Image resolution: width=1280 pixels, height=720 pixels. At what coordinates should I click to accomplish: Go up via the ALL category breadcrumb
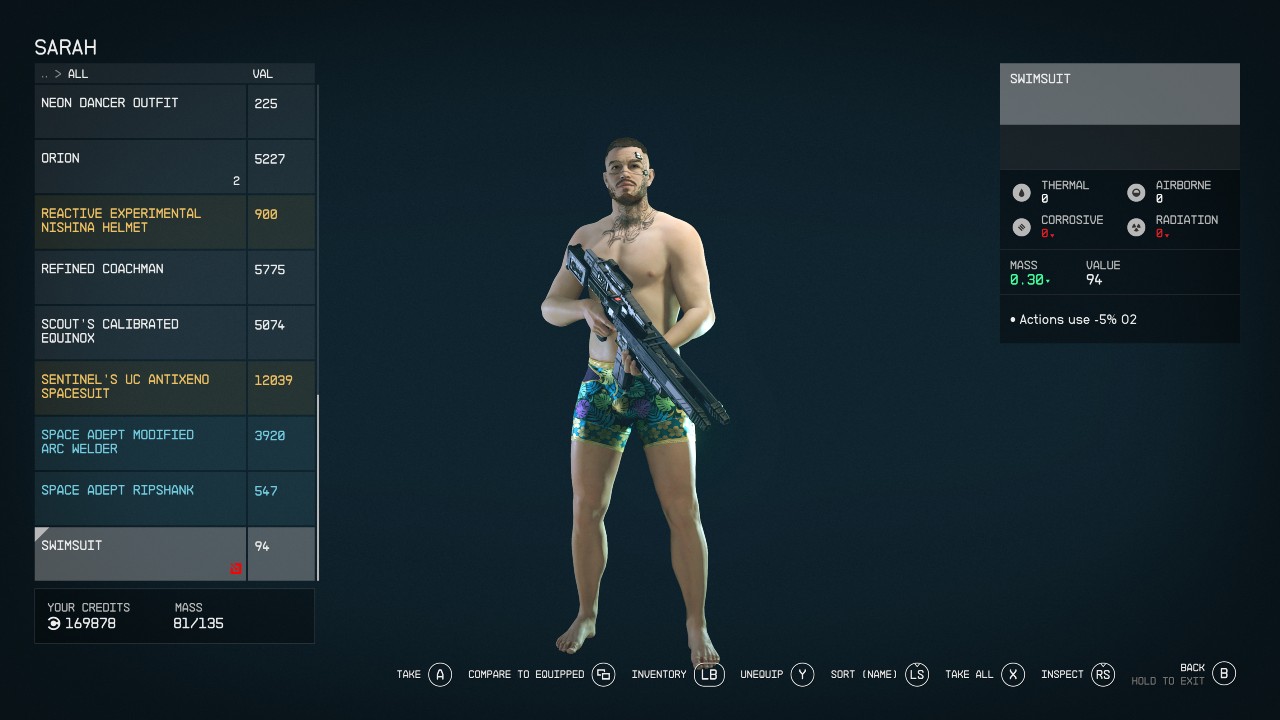77,74
